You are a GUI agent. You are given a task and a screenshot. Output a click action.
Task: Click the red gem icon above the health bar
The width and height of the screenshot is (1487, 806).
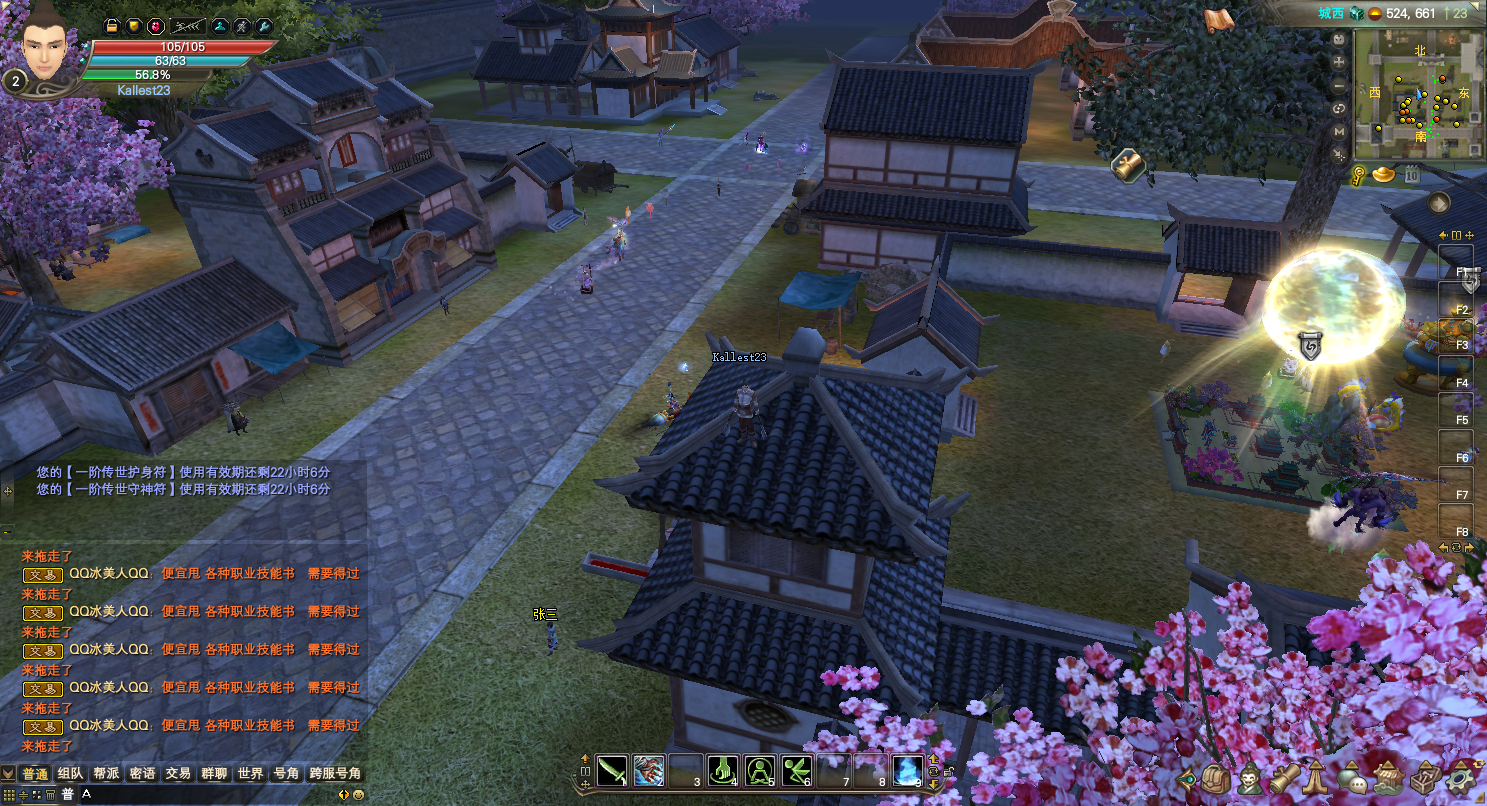coord(156,26)
